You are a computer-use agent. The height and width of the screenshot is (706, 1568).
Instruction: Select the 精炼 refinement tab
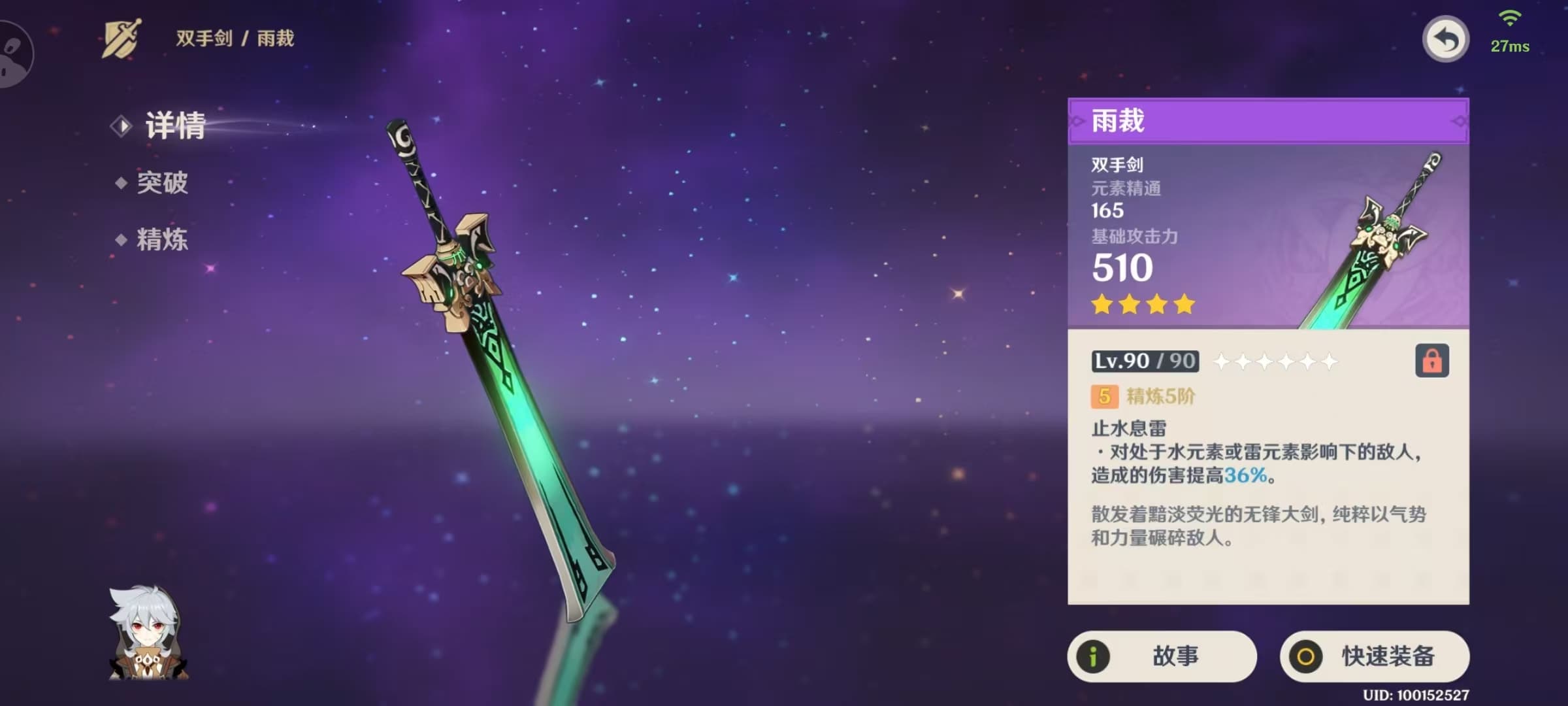pyautogui.click(x=161, y=240)
